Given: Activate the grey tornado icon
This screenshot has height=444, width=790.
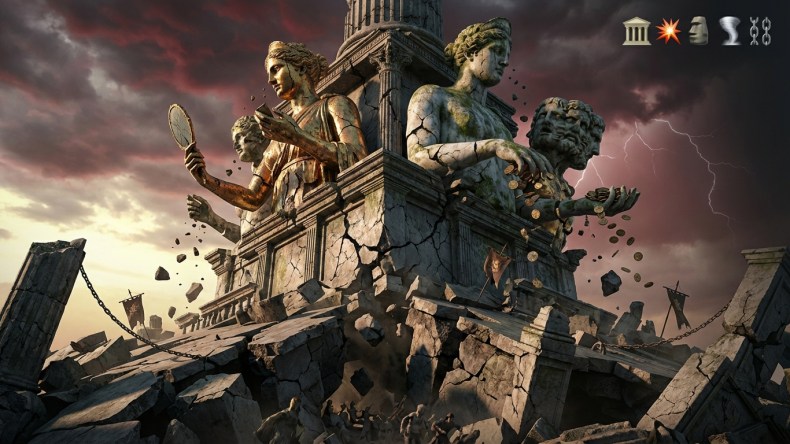Looking at the screenshot, I should [730, 31].
